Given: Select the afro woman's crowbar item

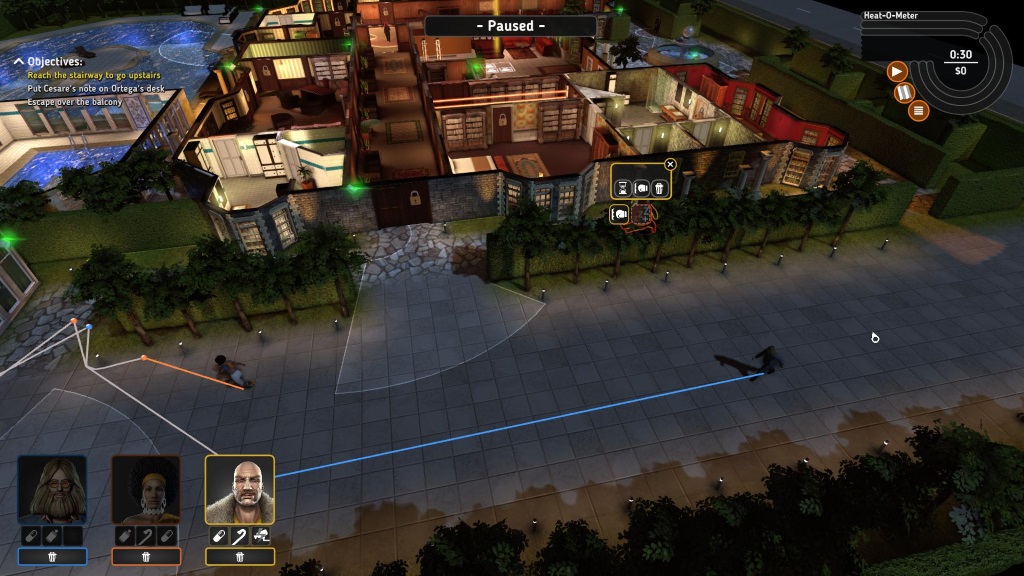Looking at the screenshot, I should coord(146,536).
